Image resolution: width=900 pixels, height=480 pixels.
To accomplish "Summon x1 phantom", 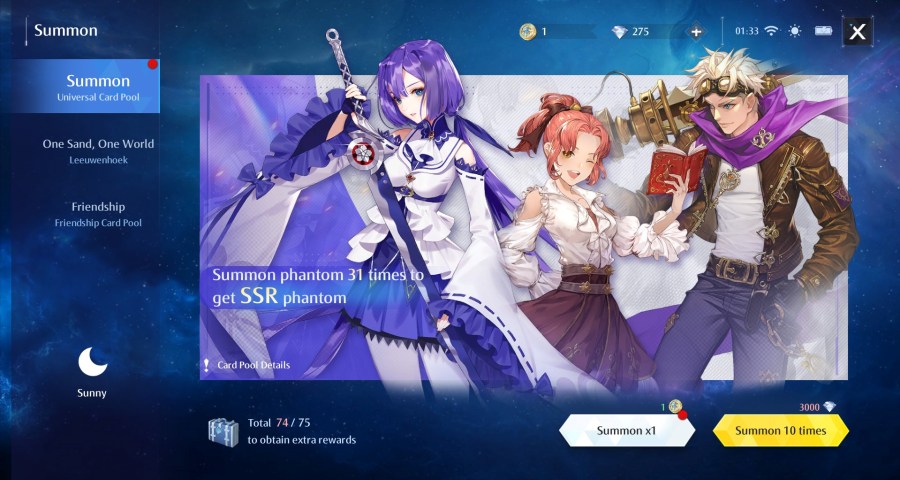I will click(x=626, y=430).
